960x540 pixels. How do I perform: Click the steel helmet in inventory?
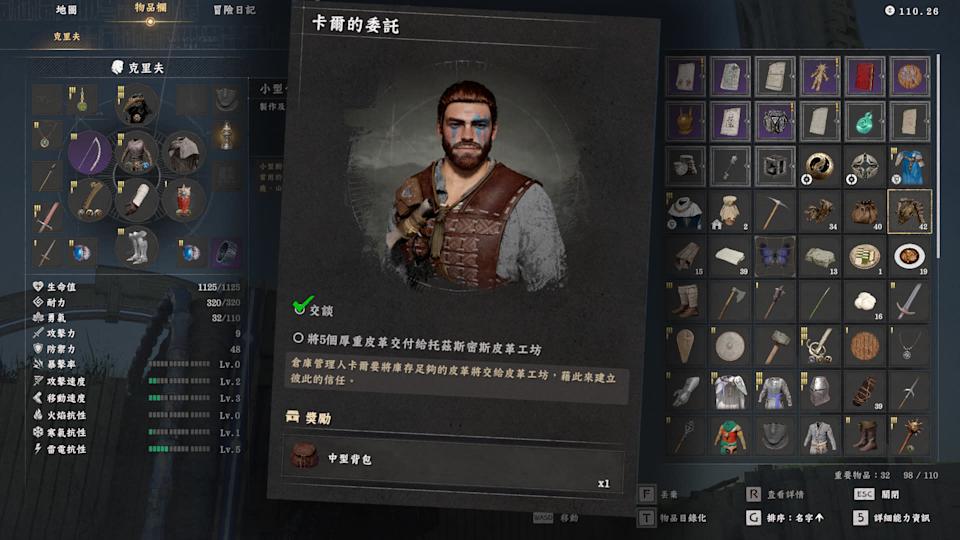tap(819, 391)
